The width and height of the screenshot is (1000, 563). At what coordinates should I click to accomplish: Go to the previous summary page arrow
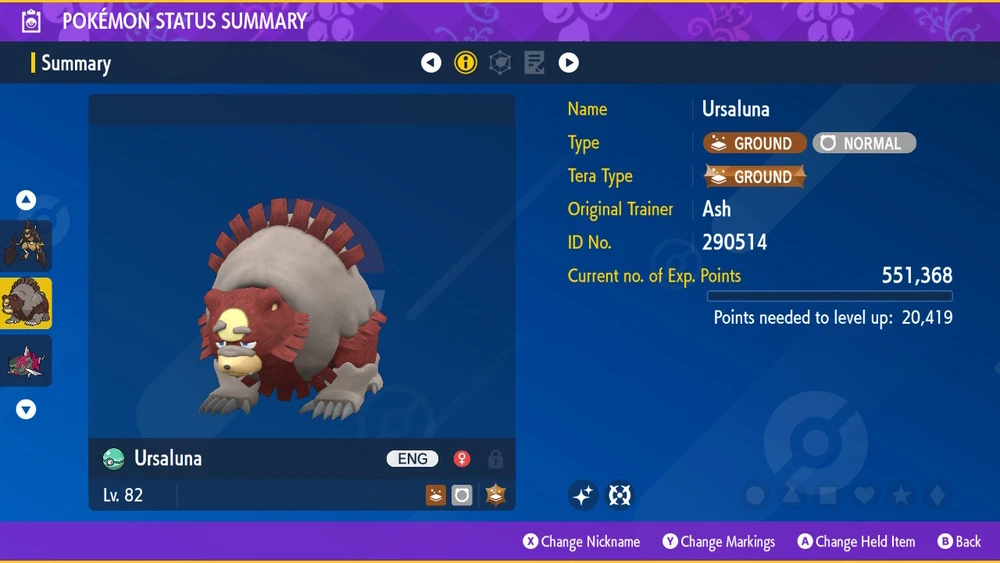click(431, 63)
